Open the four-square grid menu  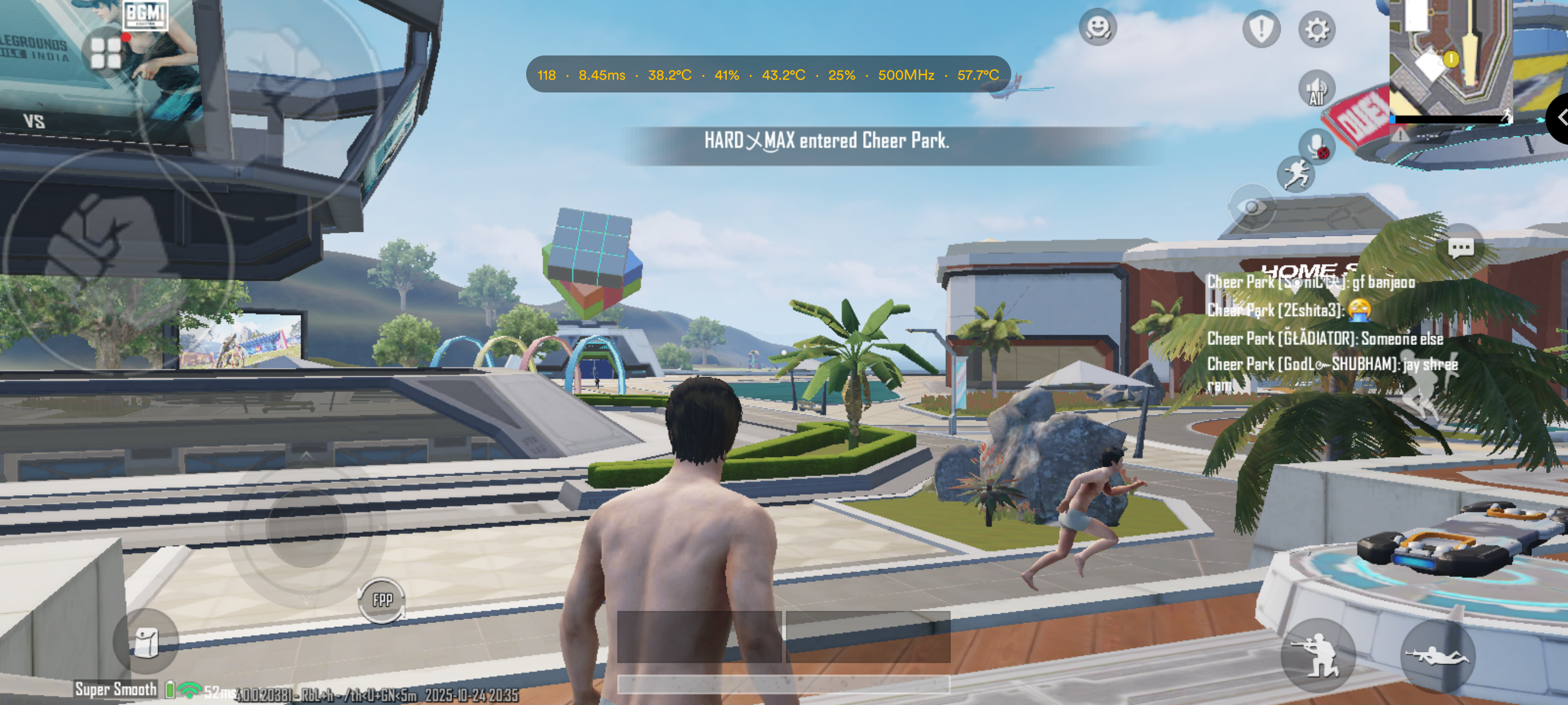(x=106, y=53)
